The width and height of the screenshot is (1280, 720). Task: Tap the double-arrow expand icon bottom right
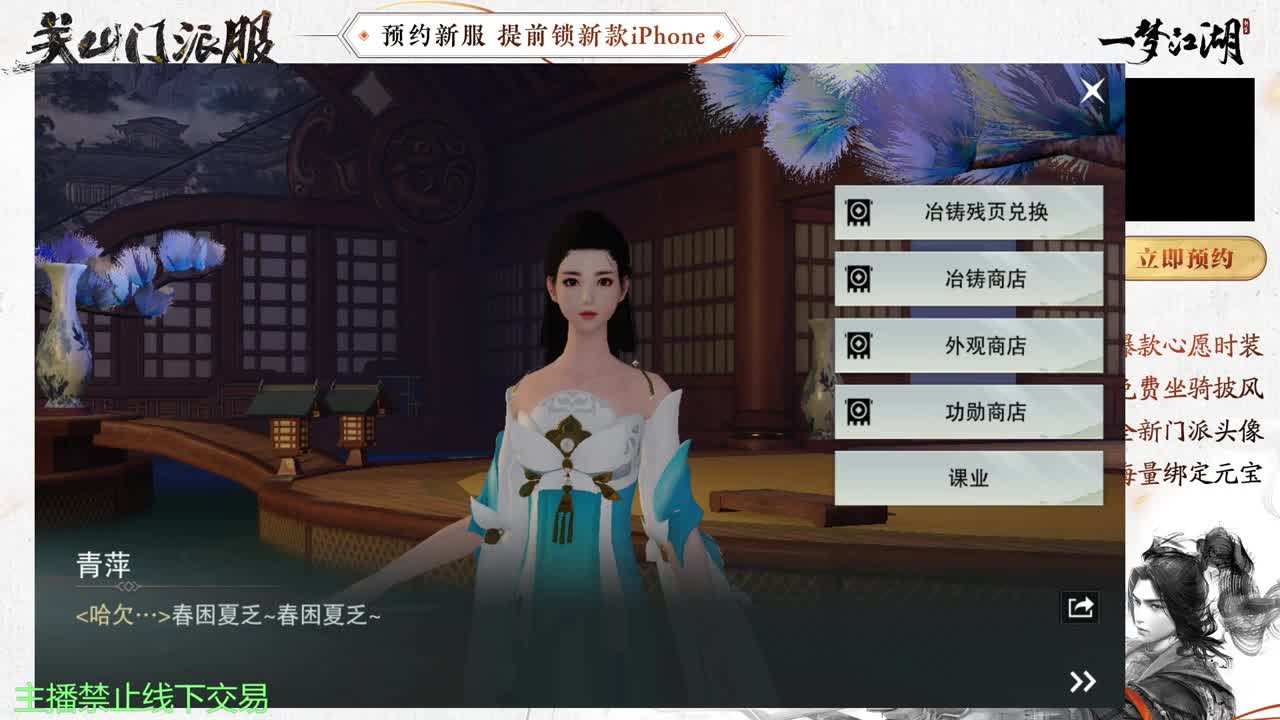click(1081, 682)
